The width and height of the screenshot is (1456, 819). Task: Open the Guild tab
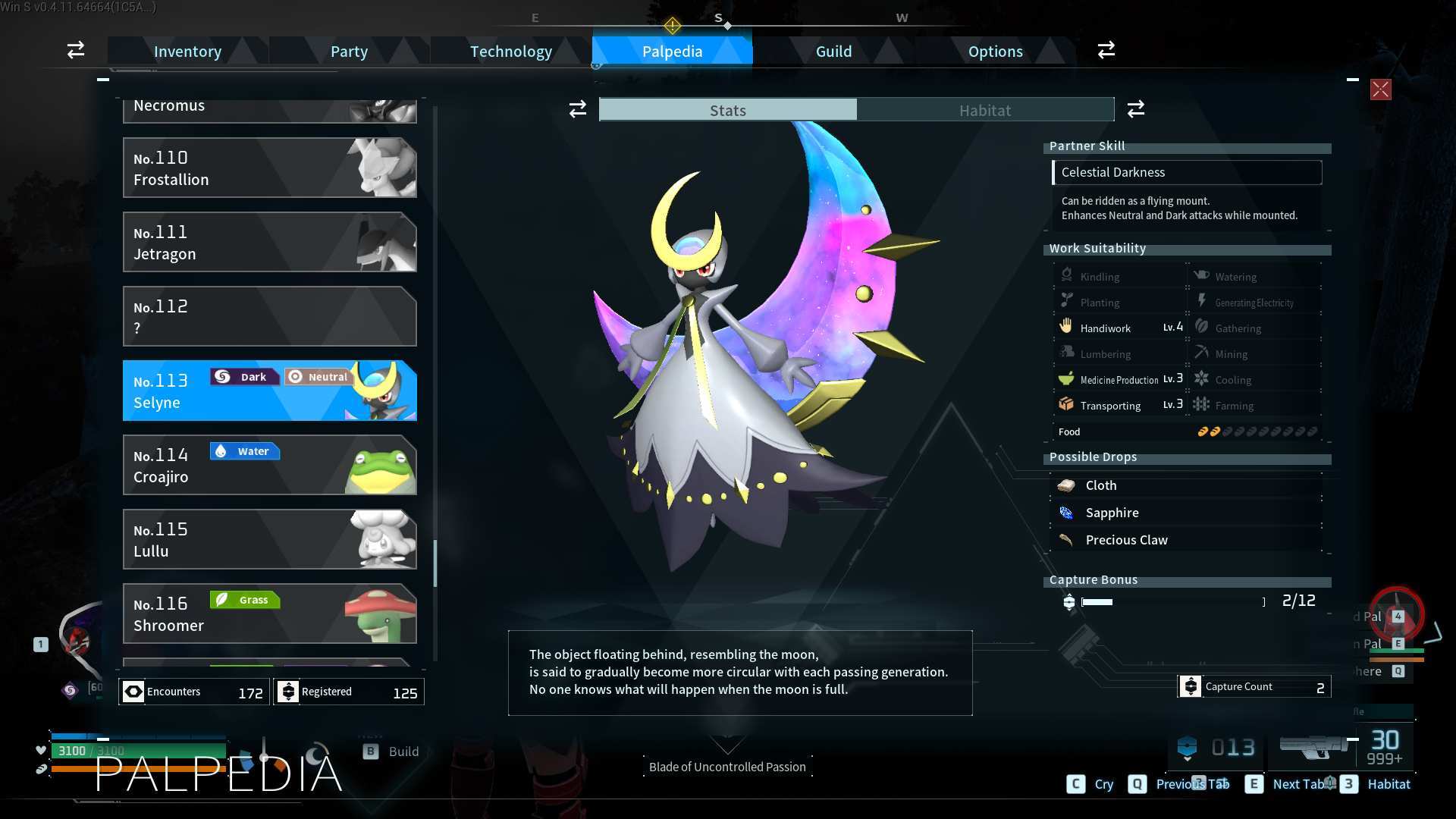tap(833, 52)
